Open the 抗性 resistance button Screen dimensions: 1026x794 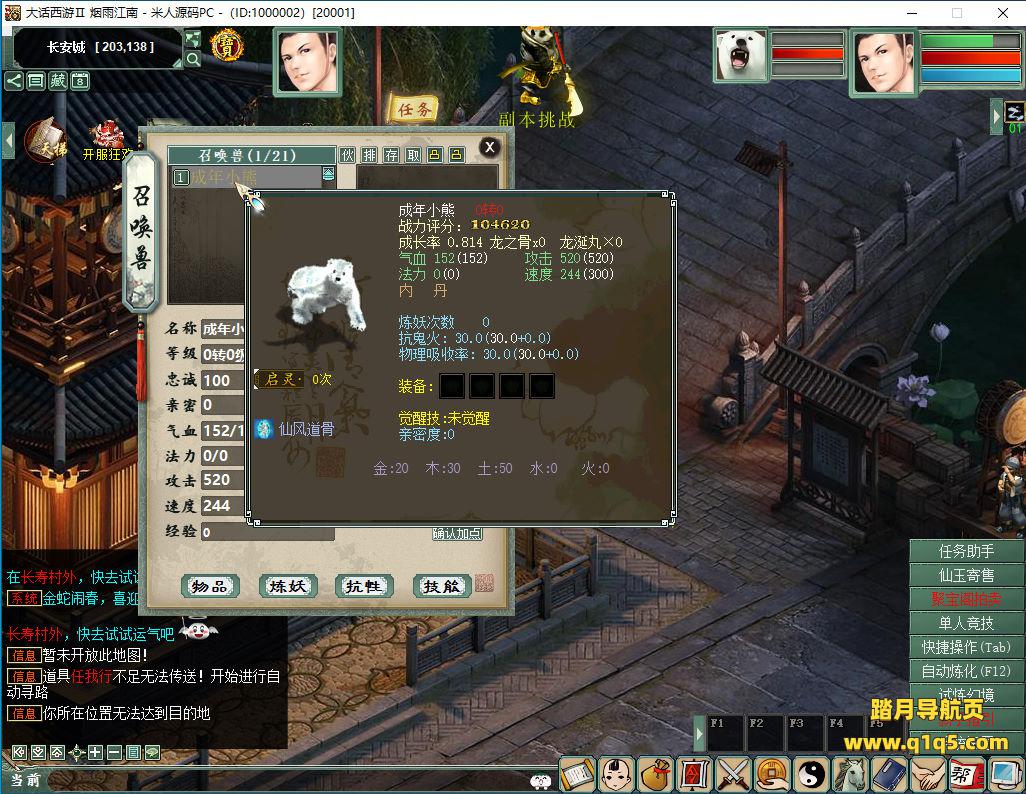pos(364,586)
